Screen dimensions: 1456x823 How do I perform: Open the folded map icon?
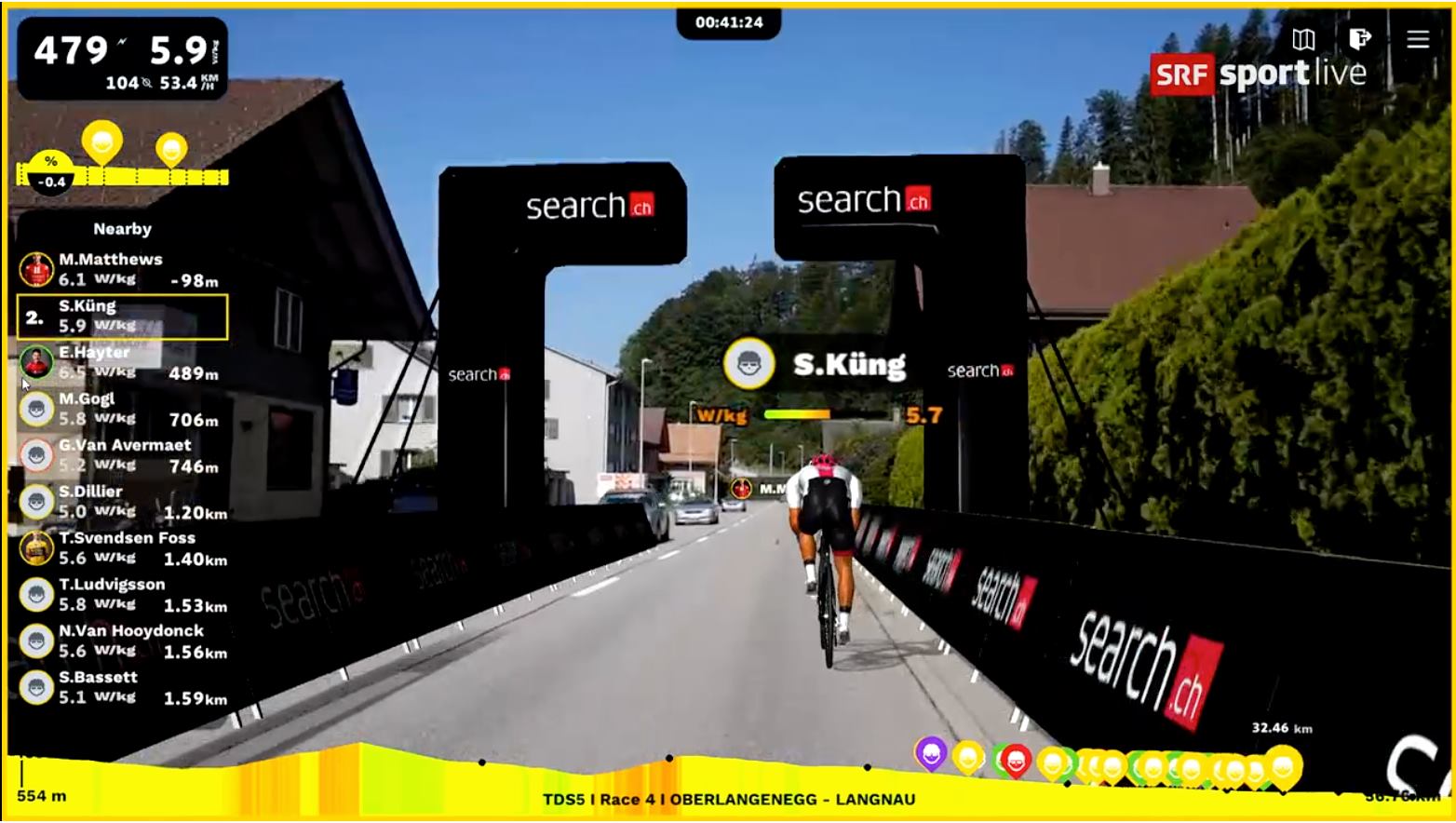(1303, 39)
